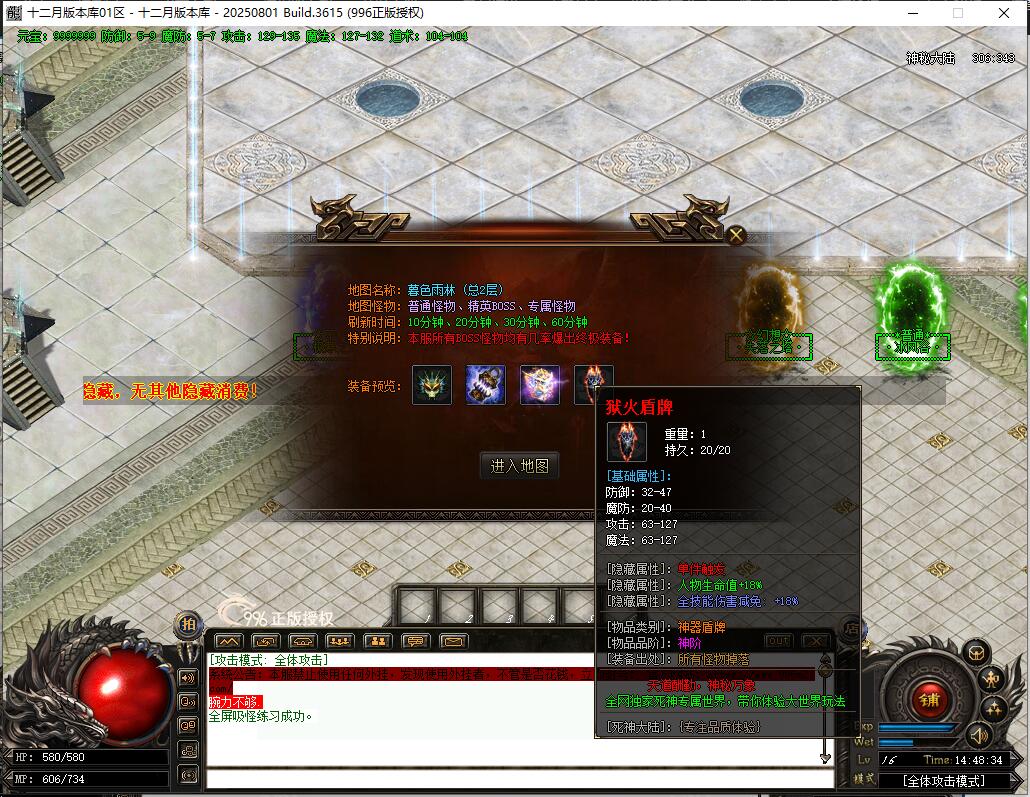Select the spiked gauntlet equipment preview
The width and height of the screenshot is (1030, 797).
point(486,385)
